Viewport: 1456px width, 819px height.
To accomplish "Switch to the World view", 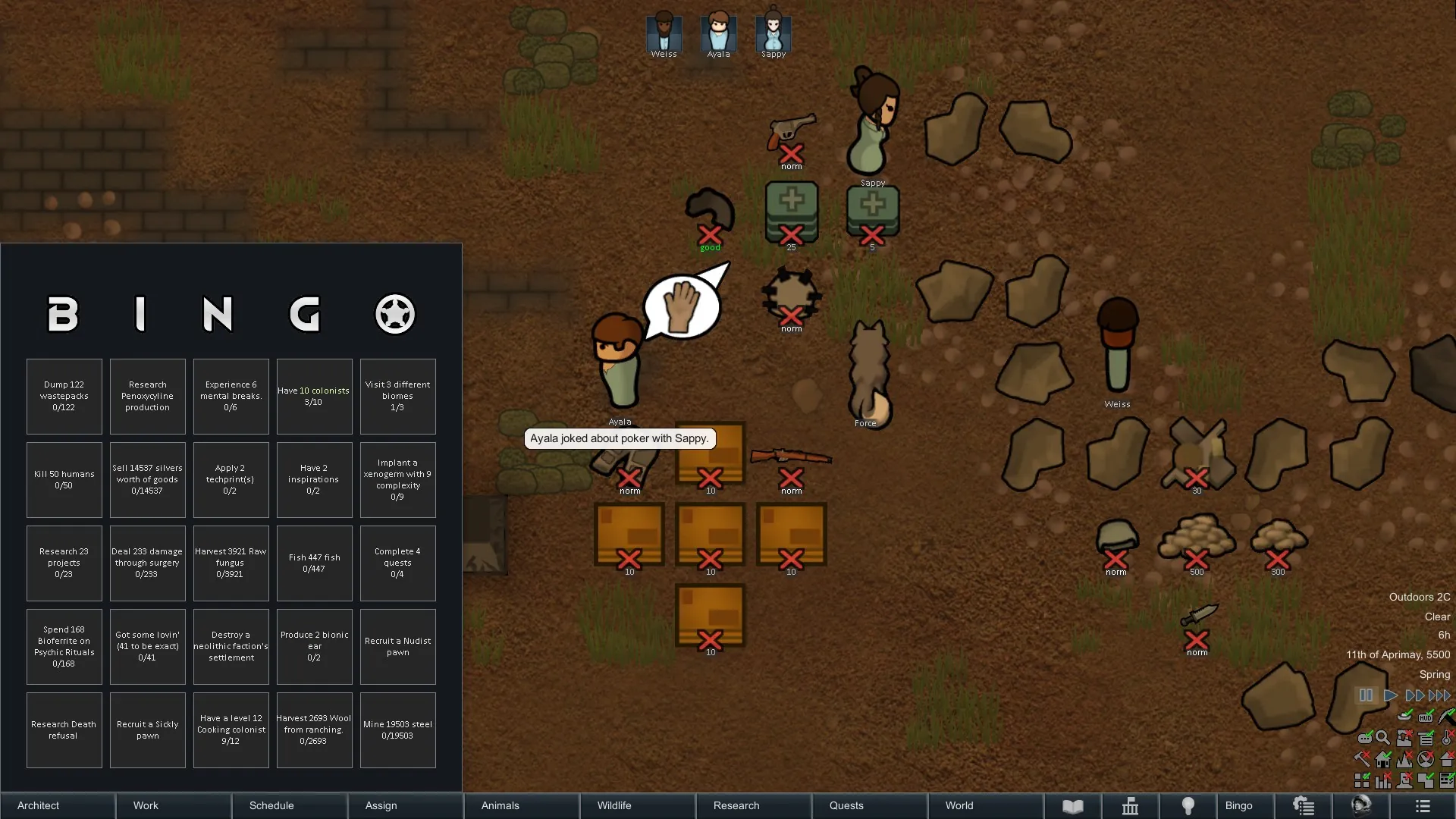I will pos(986,805).
